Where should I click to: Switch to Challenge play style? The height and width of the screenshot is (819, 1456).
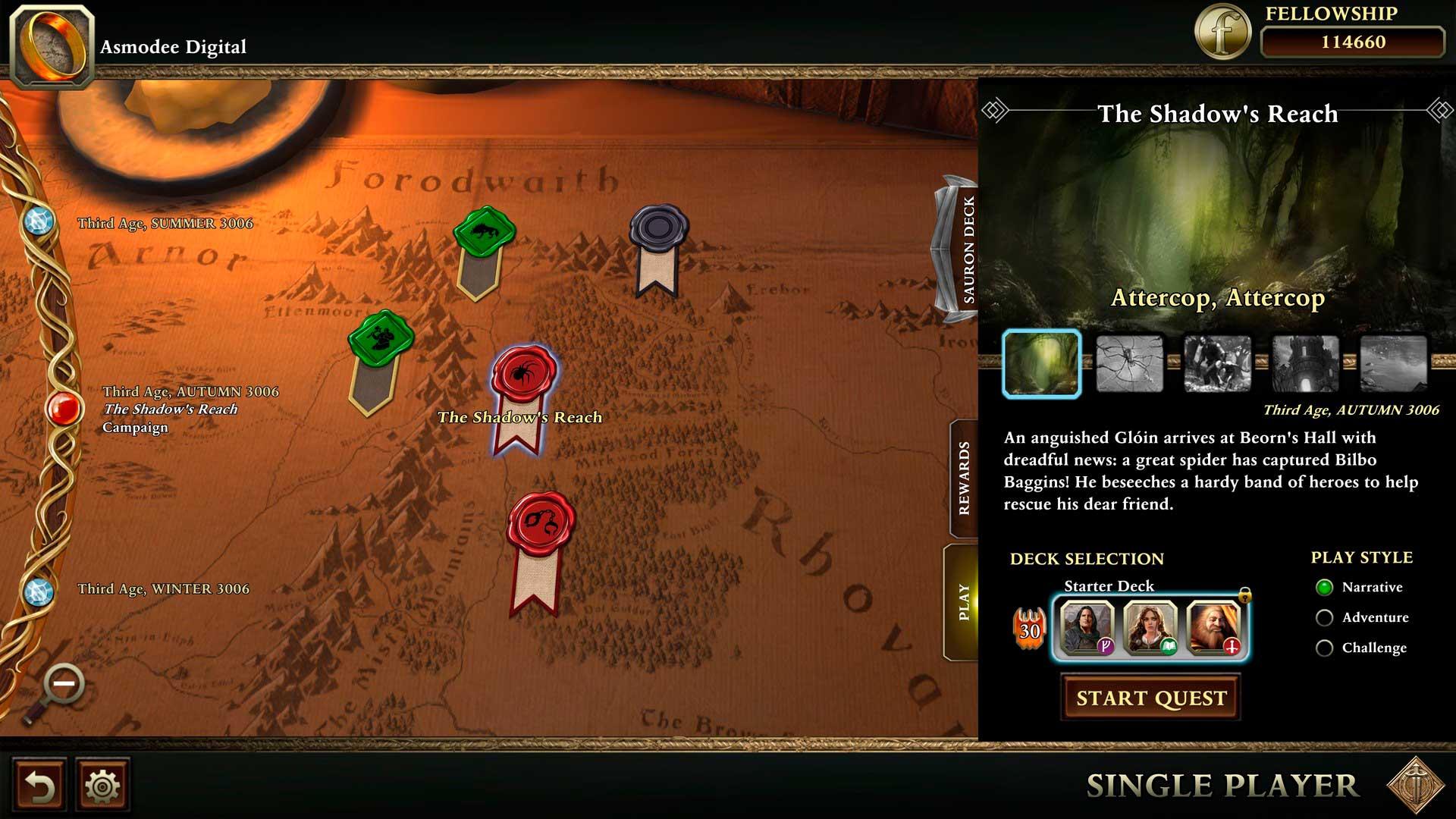point(1325,648)
